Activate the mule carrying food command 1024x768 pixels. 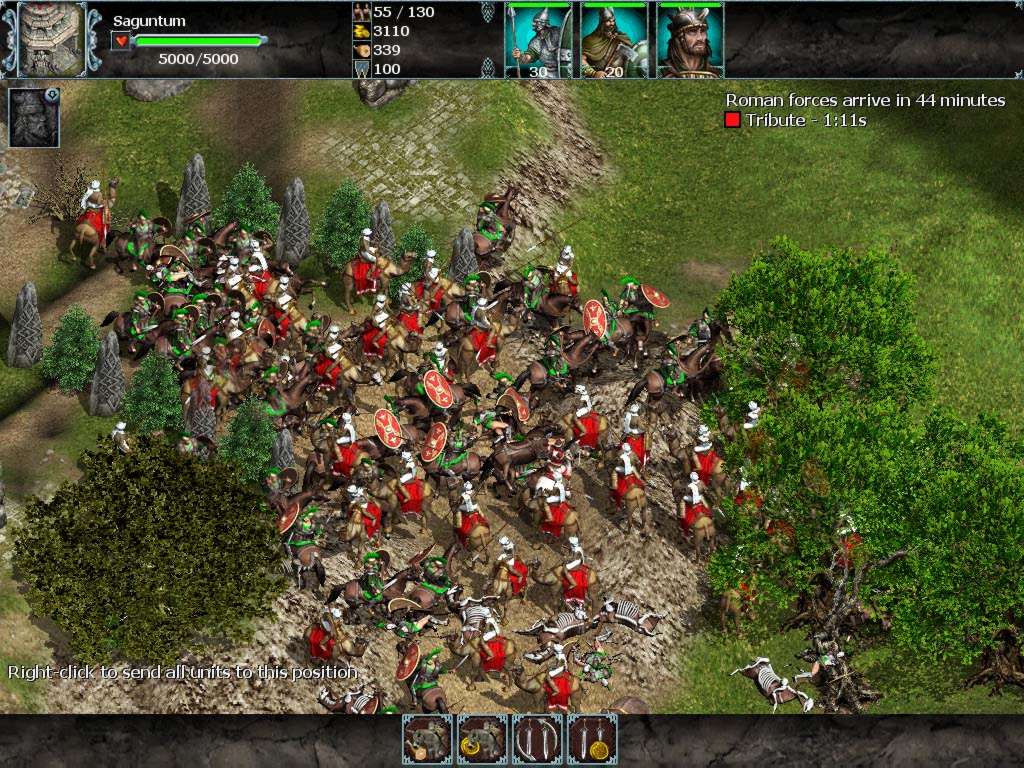[427, 739]
